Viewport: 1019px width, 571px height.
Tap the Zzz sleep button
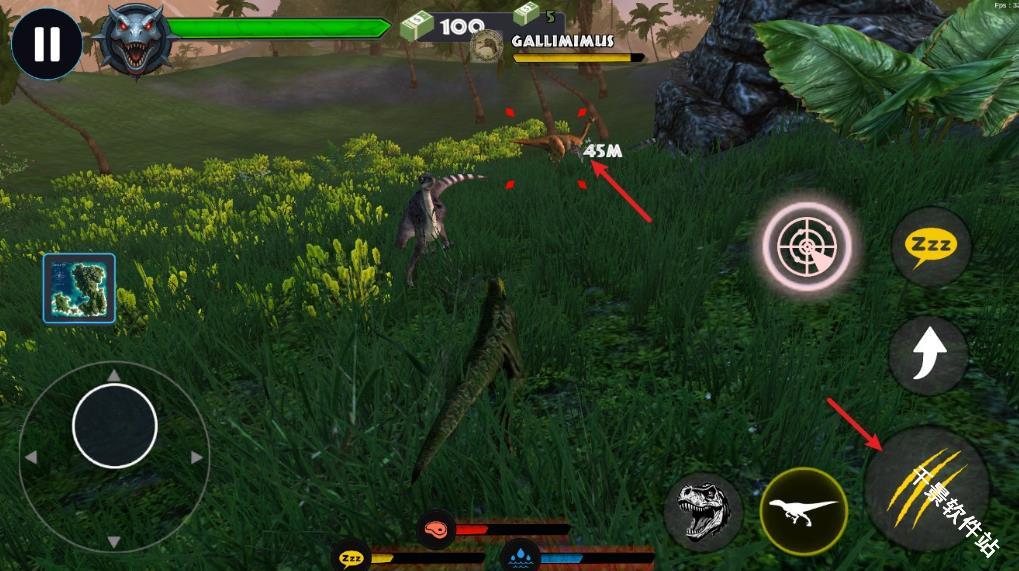(x=931, y=246)
